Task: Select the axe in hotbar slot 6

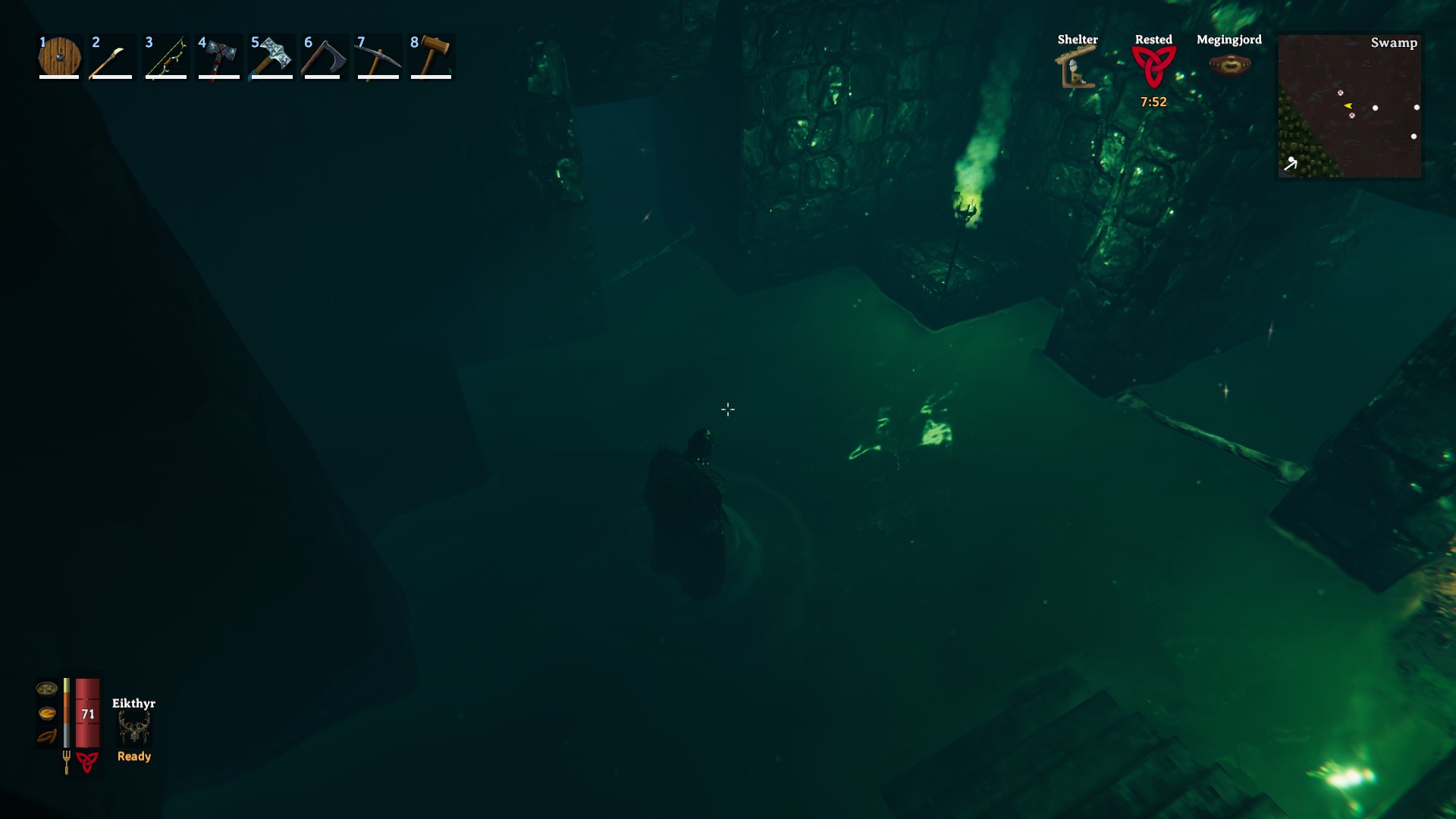Action: 325,57
